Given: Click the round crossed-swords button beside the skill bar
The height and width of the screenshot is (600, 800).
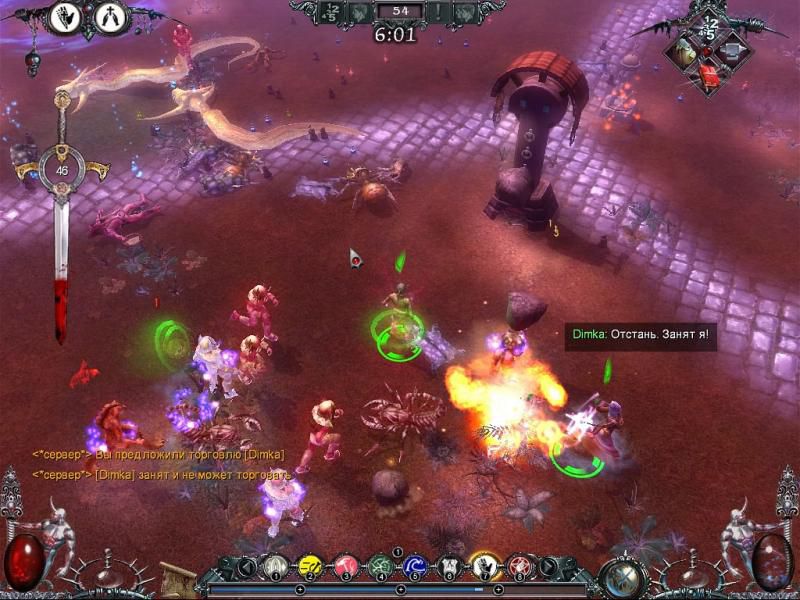Looking at the screenshot, I should coord(627,577).
